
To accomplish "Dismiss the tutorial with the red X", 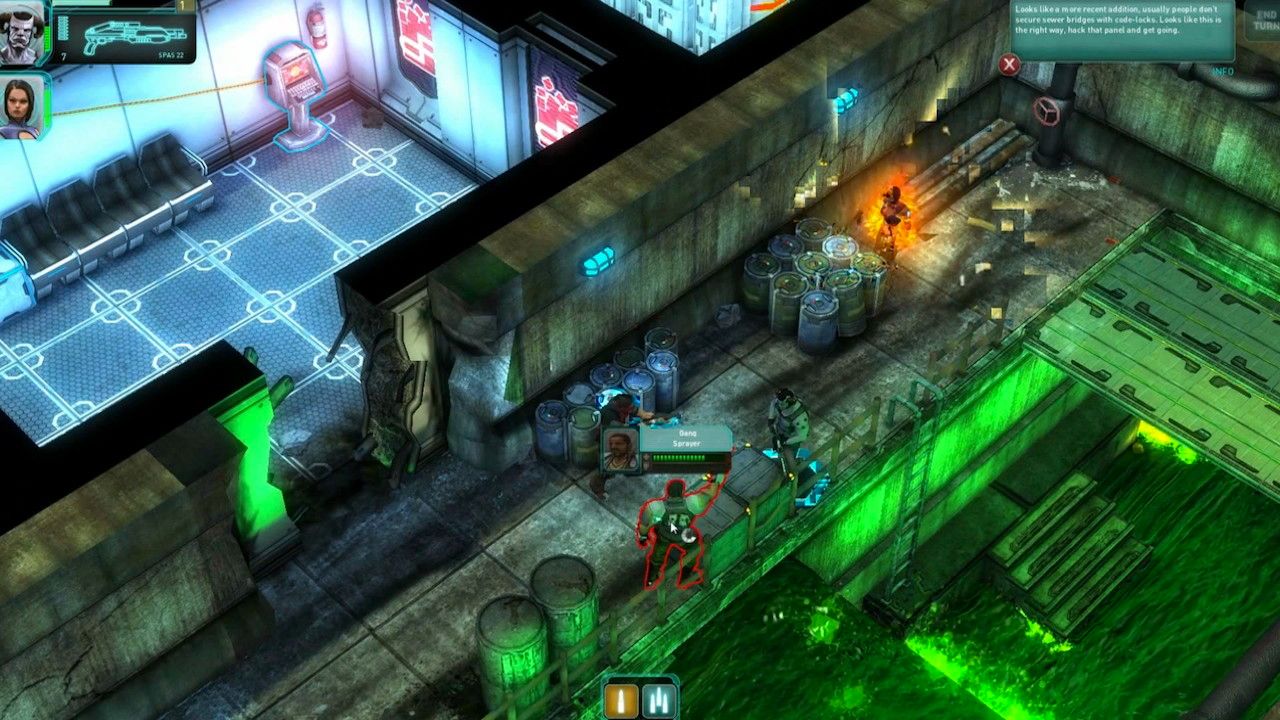I will [x=1011, y=66].
